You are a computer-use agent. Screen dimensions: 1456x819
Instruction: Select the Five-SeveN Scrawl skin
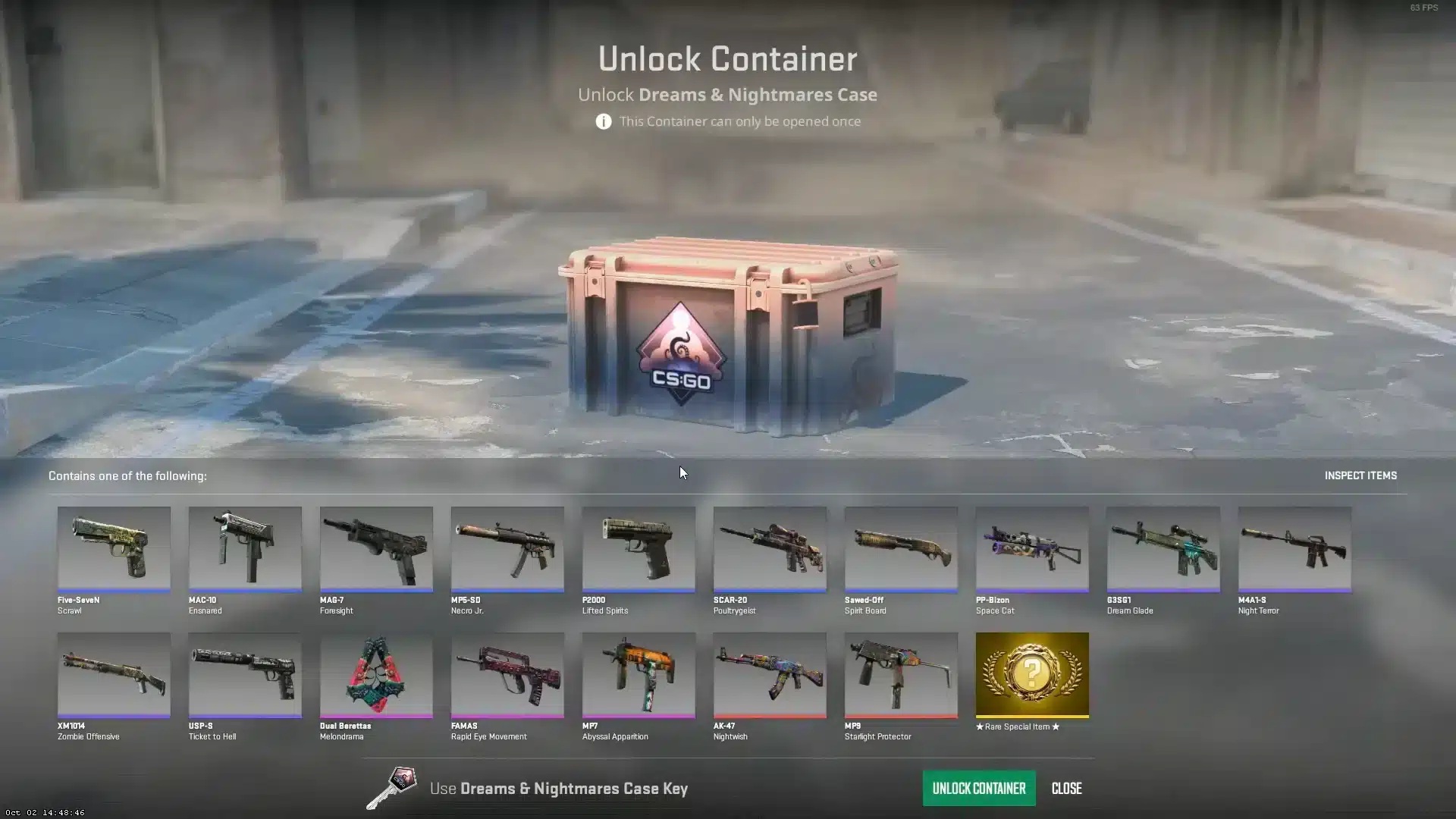click(114, 549)
